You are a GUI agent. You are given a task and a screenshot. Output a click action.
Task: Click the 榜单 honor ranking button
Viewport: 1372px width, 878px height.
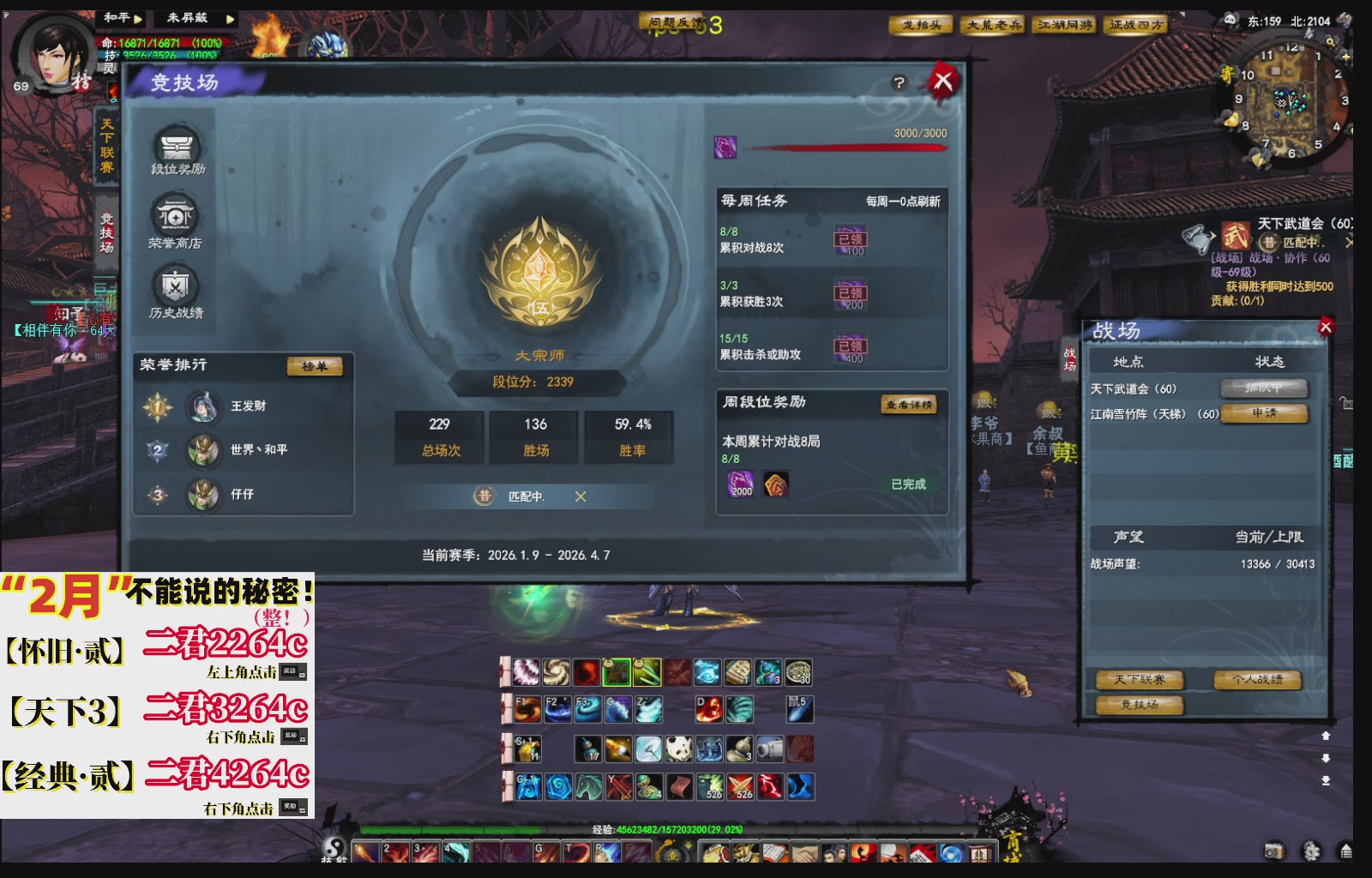coord(315,365)
